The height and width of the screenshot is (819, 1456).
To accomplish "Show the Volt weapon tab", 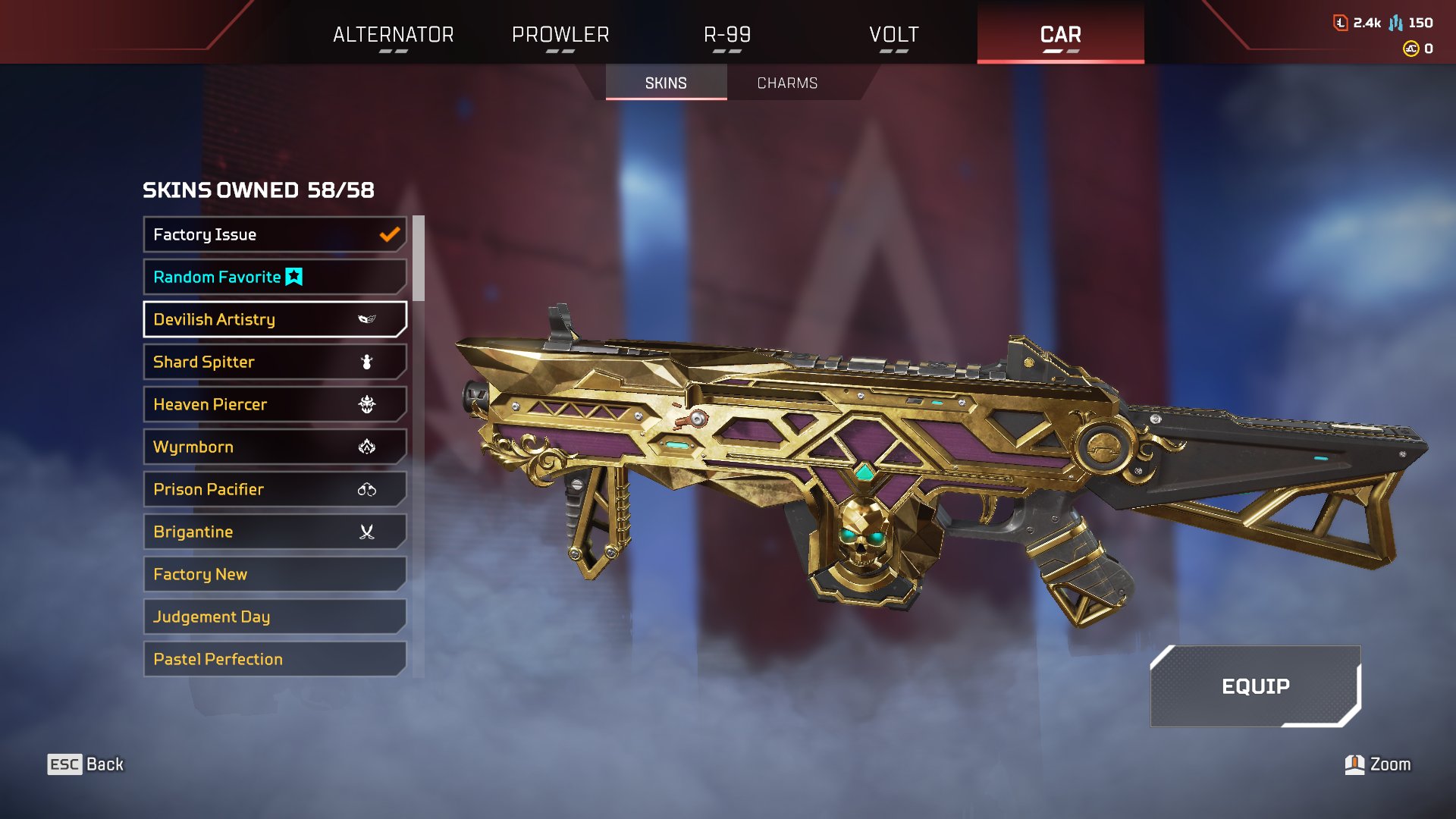I will coord(893,34).
